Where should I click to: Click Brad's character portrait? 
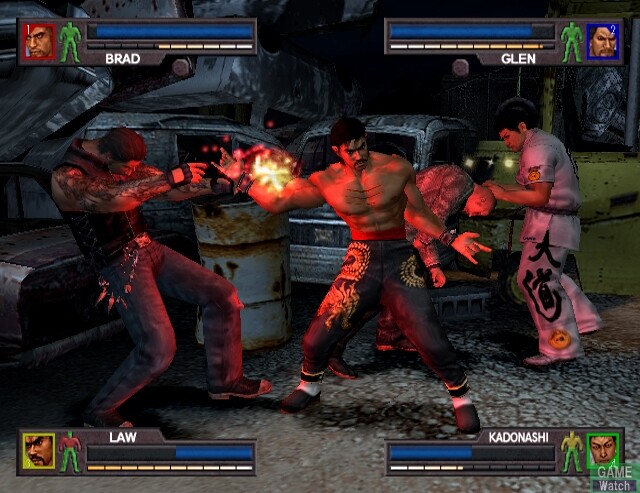[40, 40]
